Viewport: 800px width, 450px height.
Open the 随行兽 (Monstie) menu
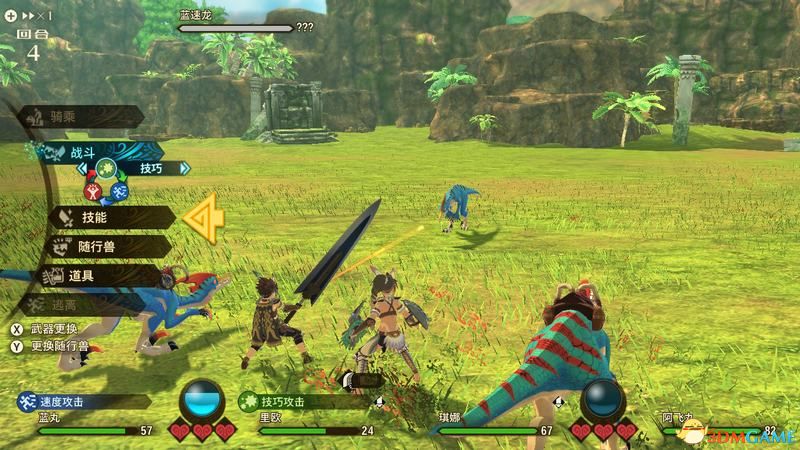tap(97, 245)
